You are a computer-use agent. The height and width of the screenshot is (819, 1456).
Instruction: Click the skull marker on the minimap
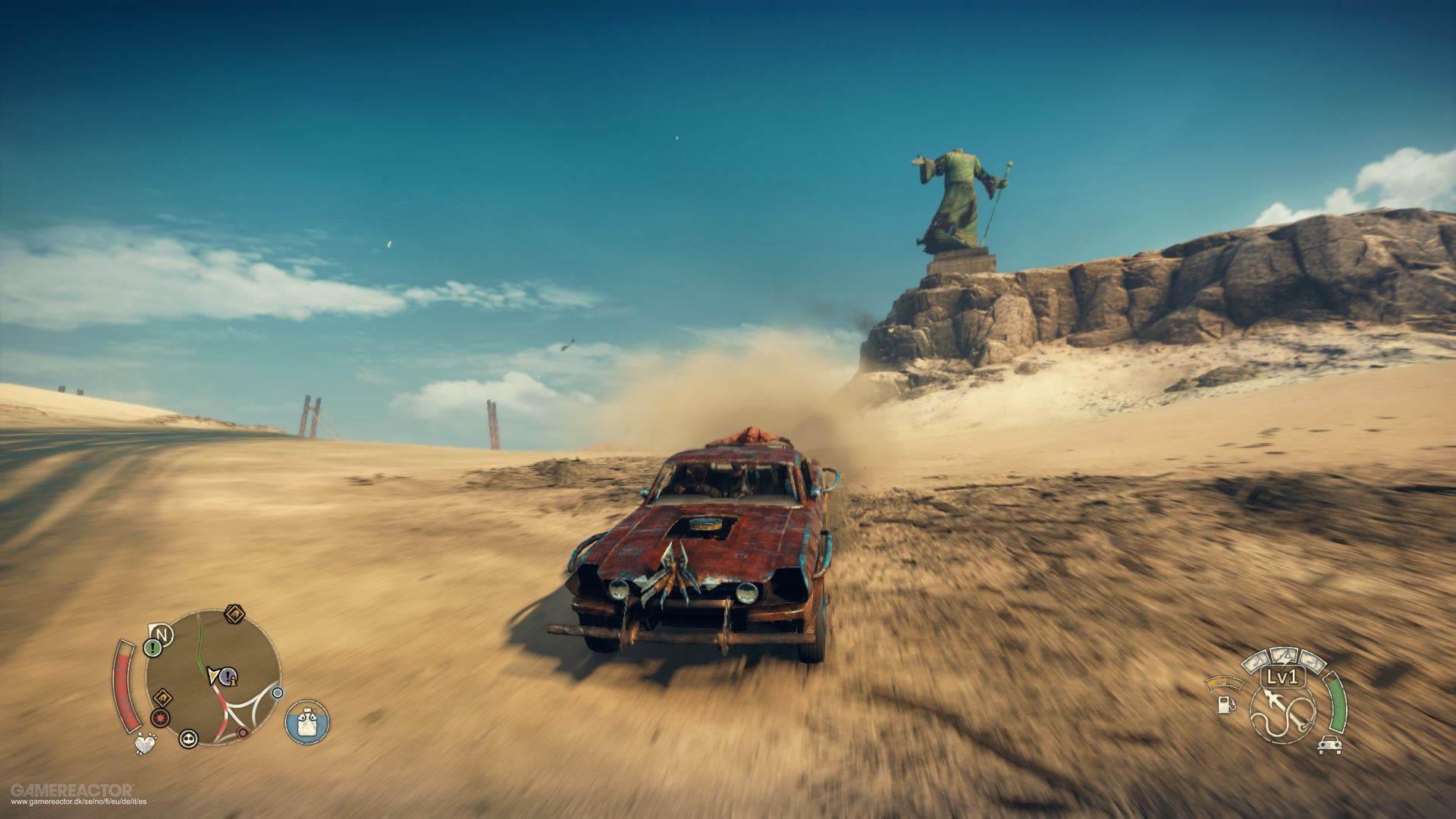click(x=189, y=739)
